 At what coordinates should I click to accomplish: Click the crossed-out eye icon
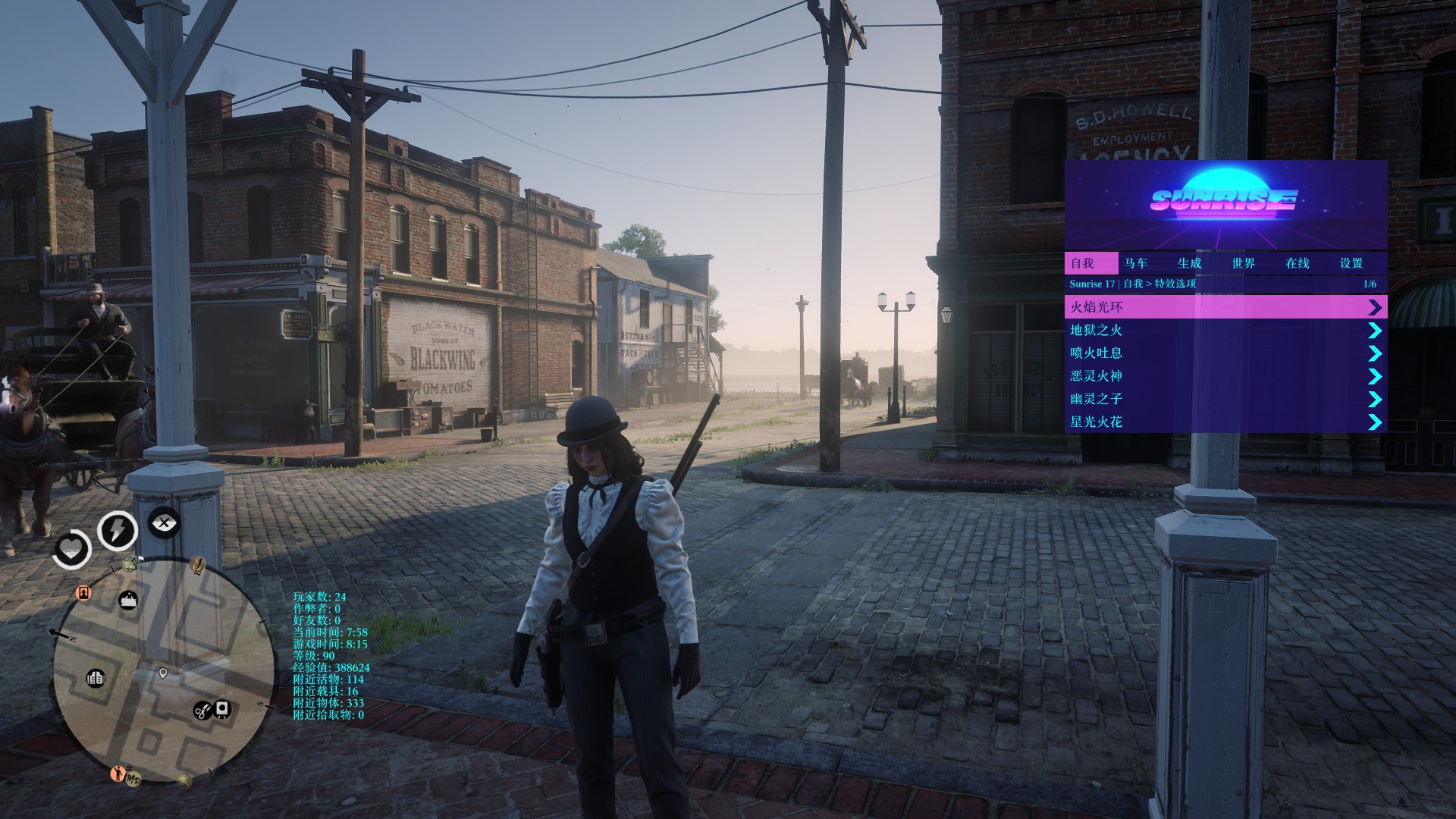(x=164, y=522)
